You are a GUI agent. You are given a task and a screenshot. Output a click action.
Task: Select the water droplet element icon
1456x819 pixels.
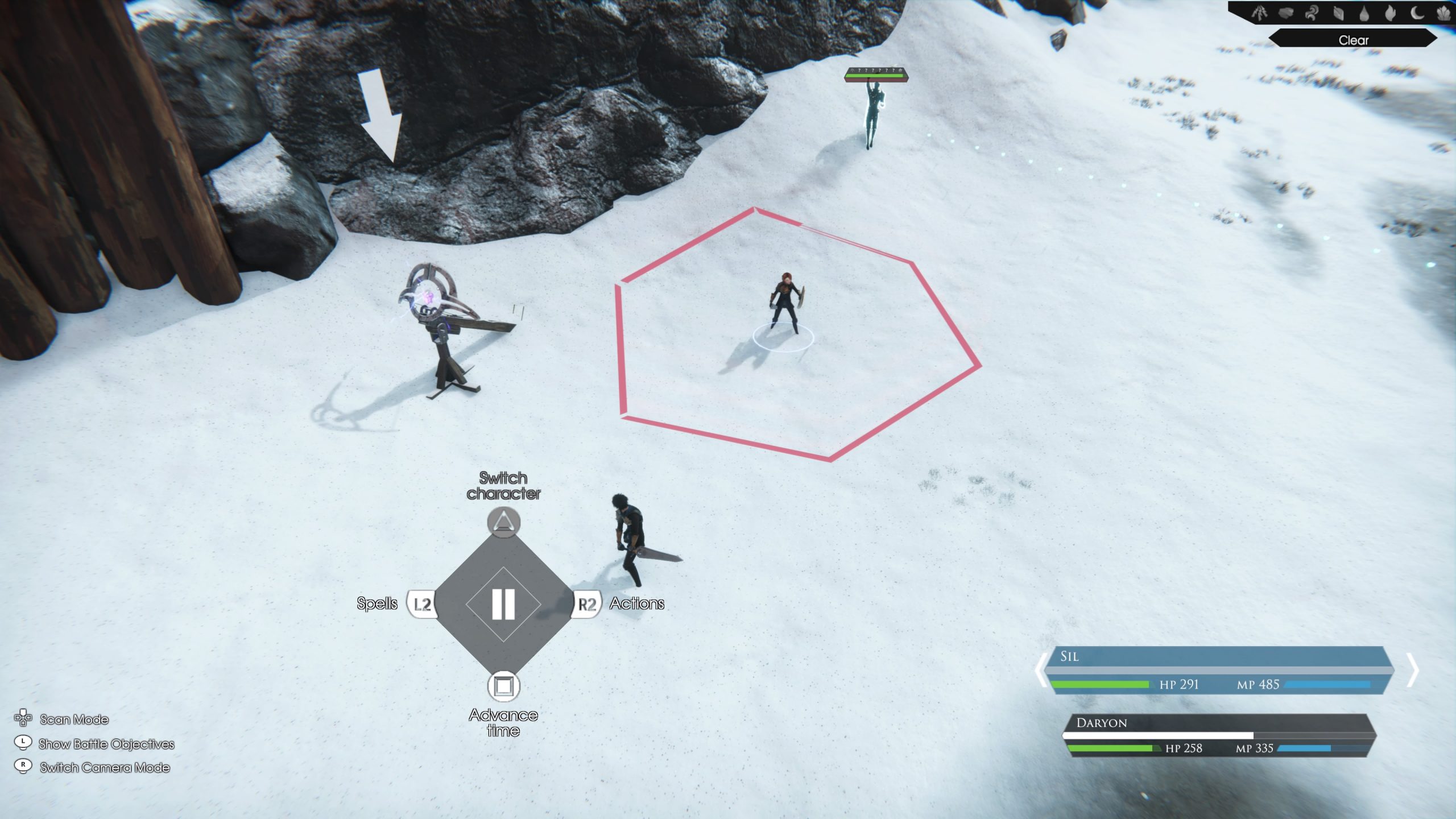coord(1363,14)
